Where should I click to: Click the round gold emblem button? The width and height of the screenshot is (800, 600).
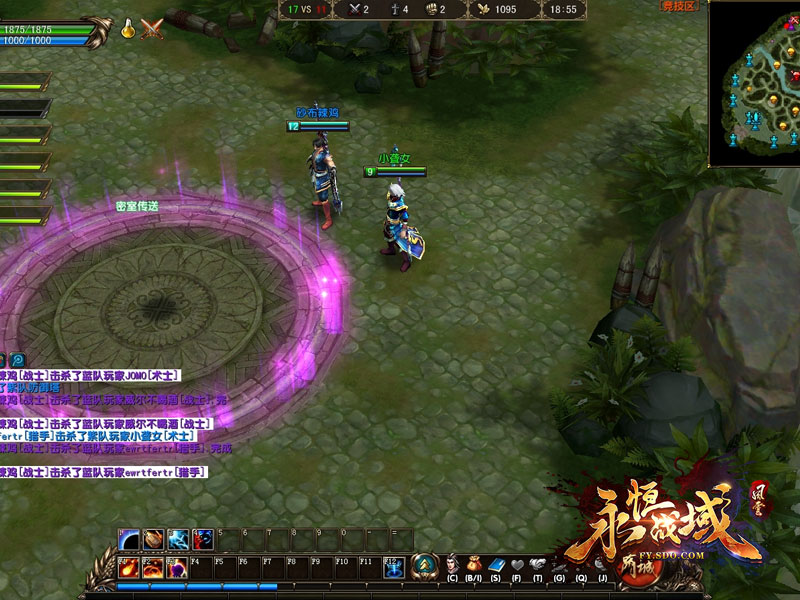tap(425, 566)
